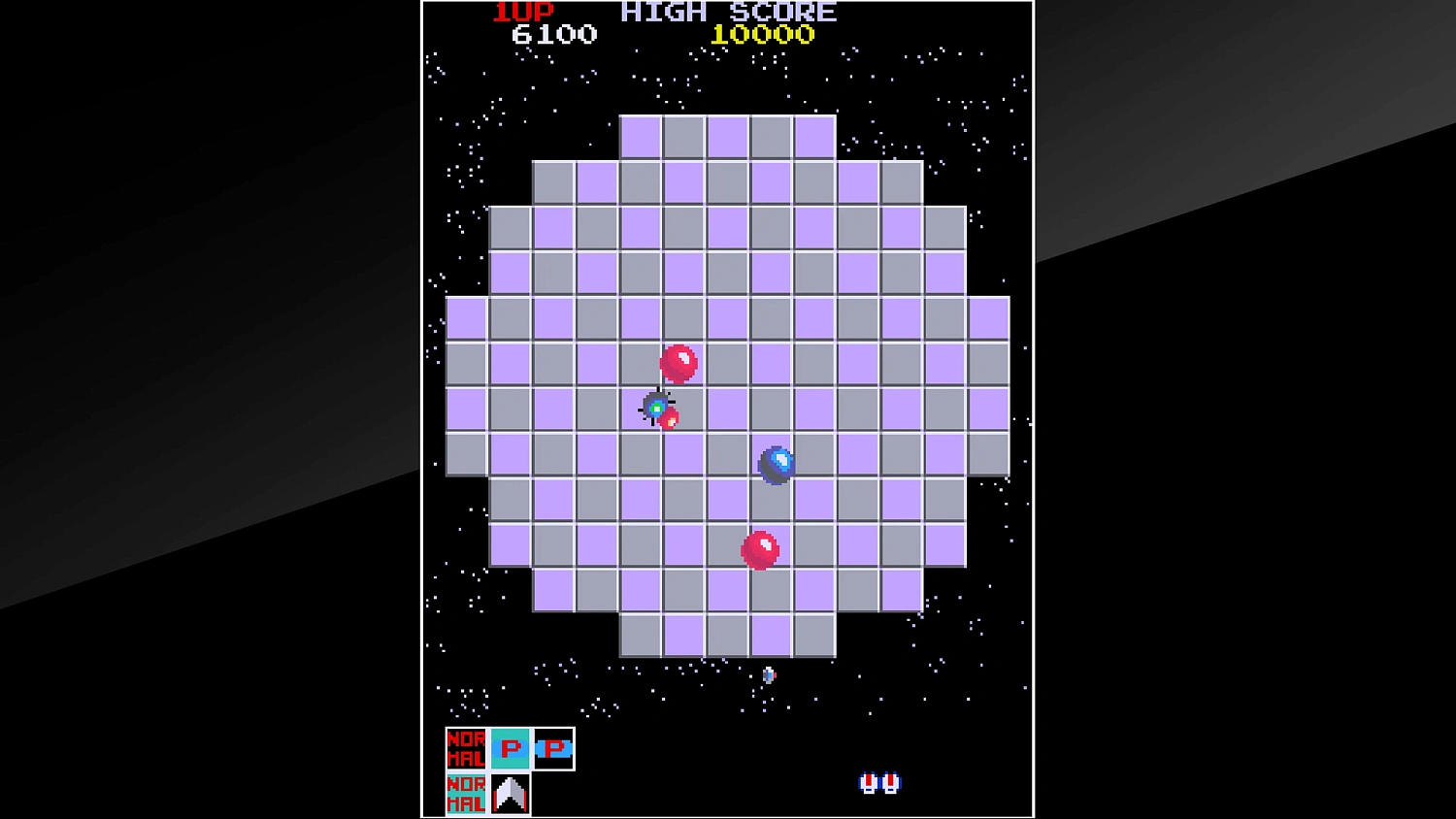This screenshot has width=1456, height=819.
Task: Click the right reserve ship life icon
Action: tap(888, 782)
